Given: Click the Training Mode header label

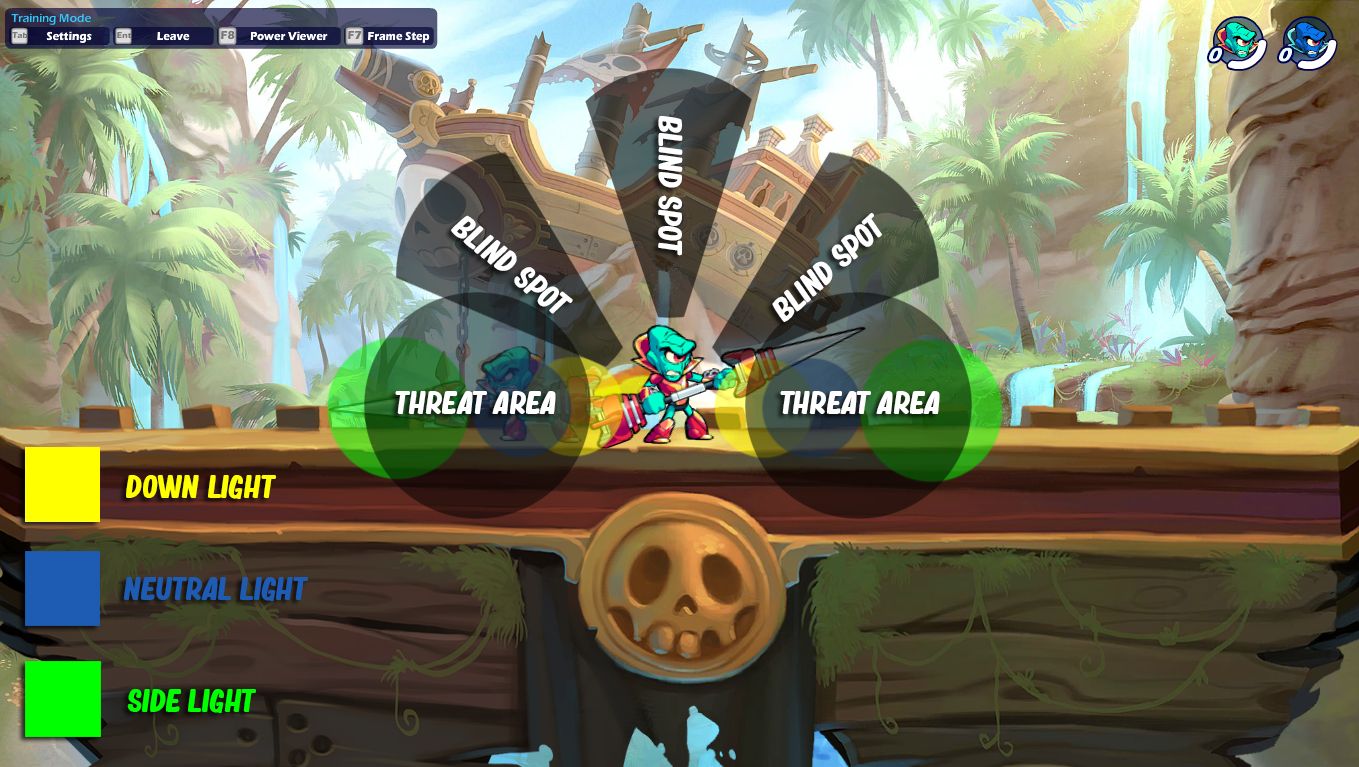Looking at the screenshot, I should [x=51, y=17].
